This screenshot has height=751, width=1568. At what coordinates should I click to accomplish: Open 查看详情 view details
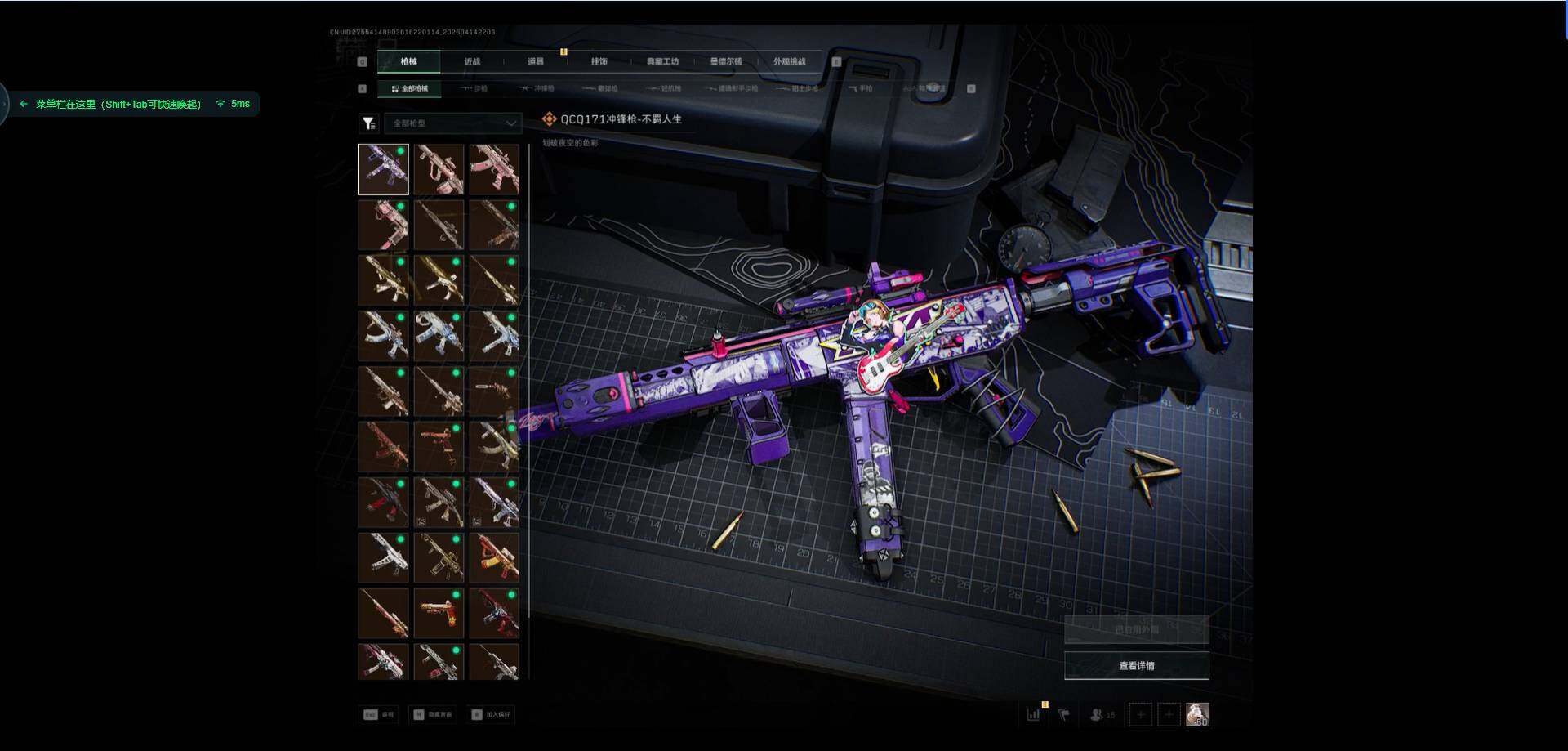pos(1136,666)
